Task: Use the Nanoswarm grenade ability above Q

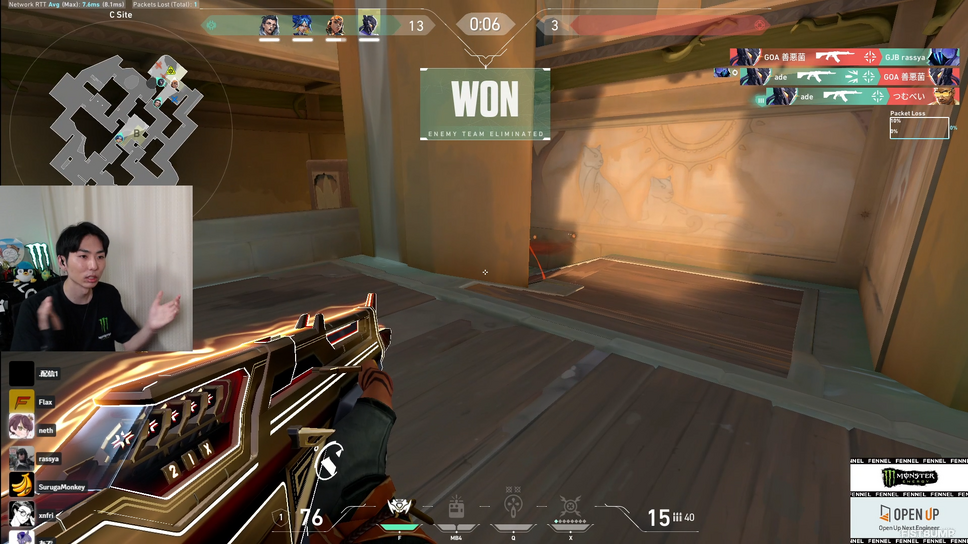Action: [x=513, y=506]
